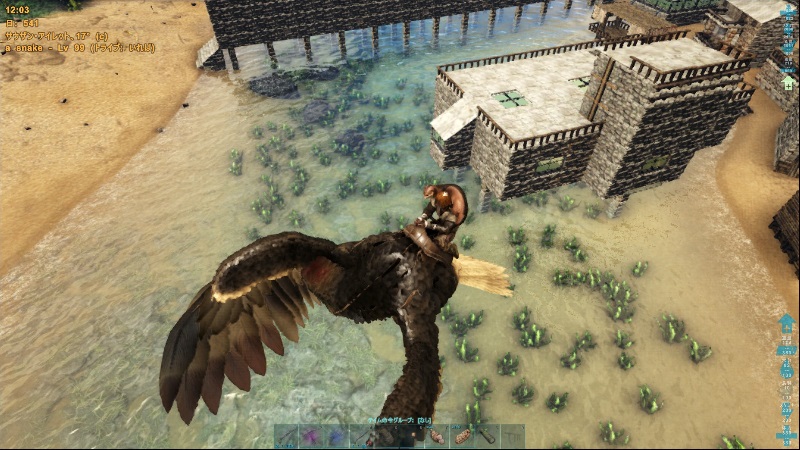Image resolution: width=800 pixels, height=450 pixels.
Task: Use the cooked meat hotbar slot
Action: pyautogui.click(x=436, y=437)
